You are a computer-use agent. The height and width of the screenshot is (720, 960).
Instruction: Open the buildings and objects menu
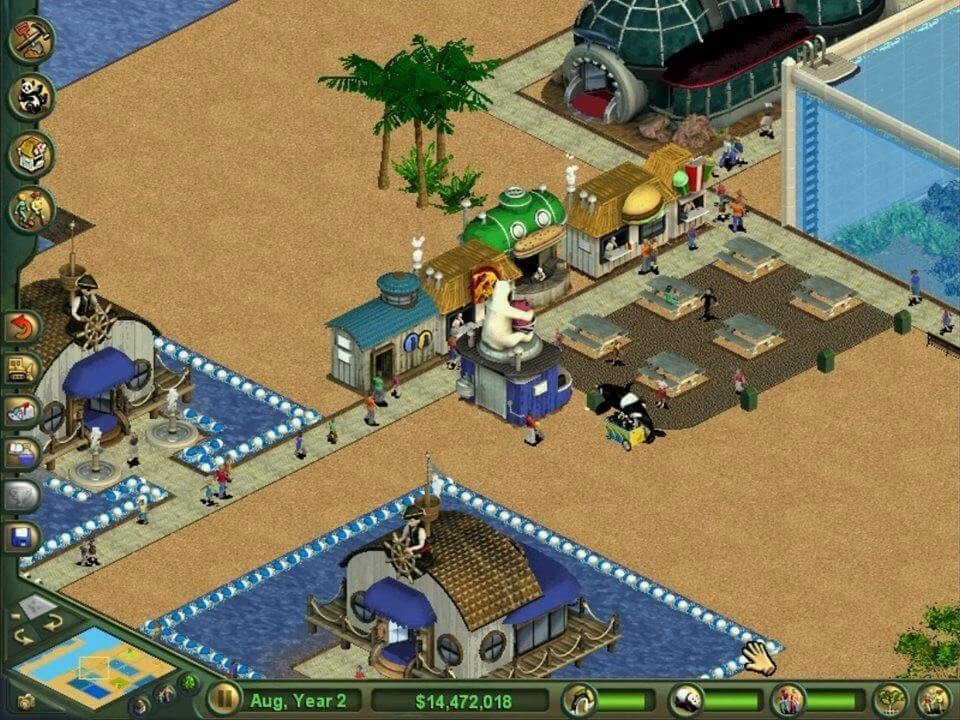coord(31,154)
